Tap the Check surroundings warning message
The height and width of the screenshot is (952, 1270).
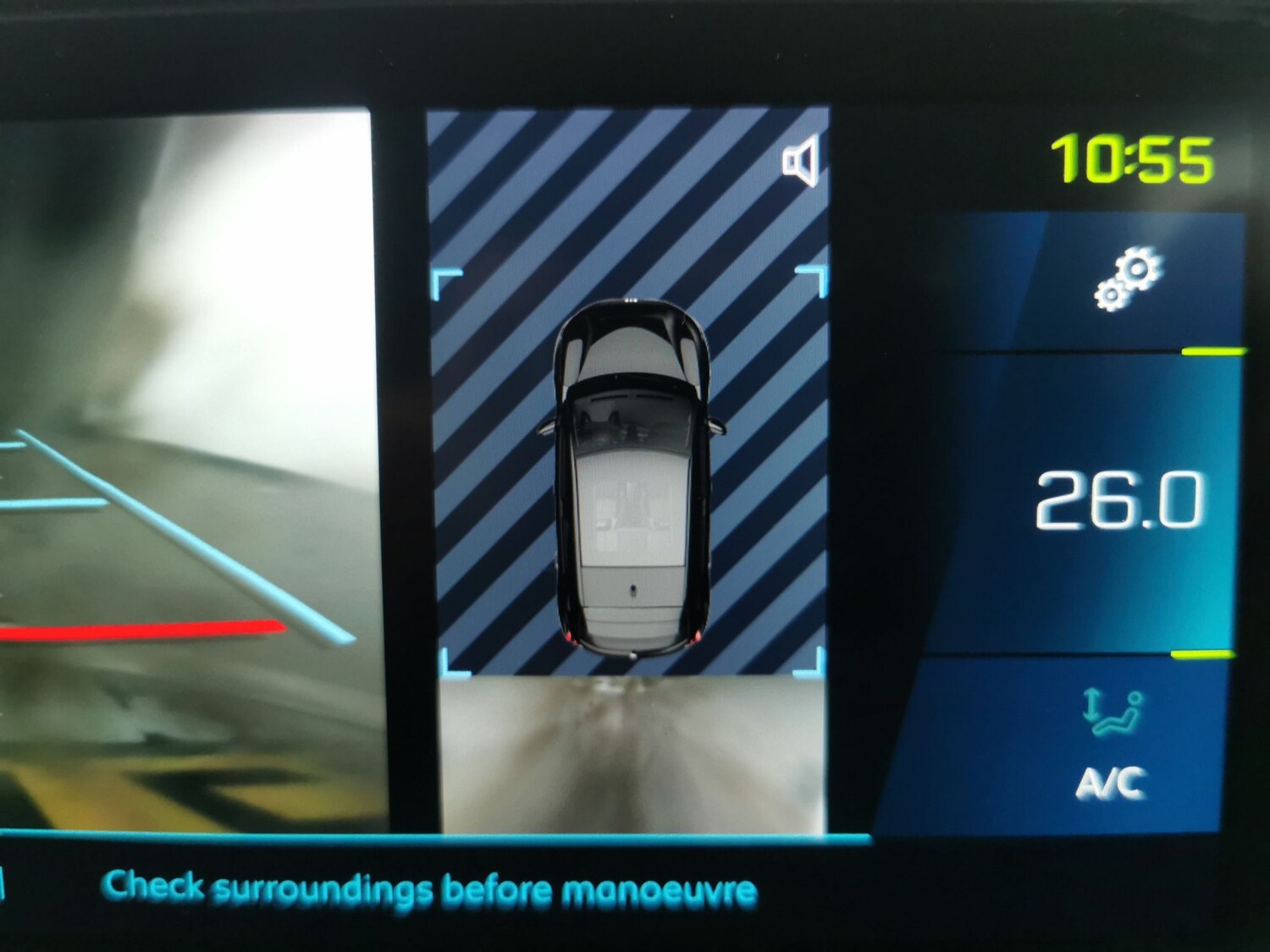point(432,887)
